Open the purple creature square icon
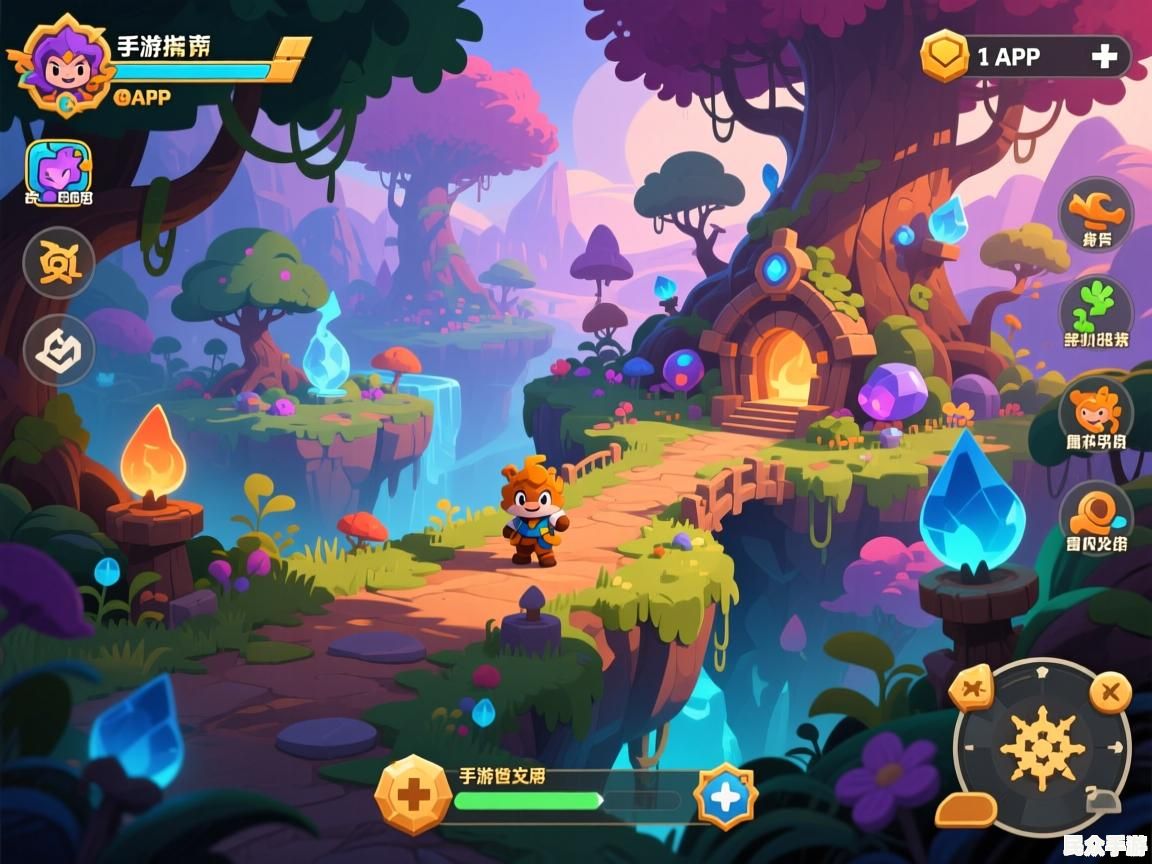The height and width of the screenshot is (864, 1152). 59,168
